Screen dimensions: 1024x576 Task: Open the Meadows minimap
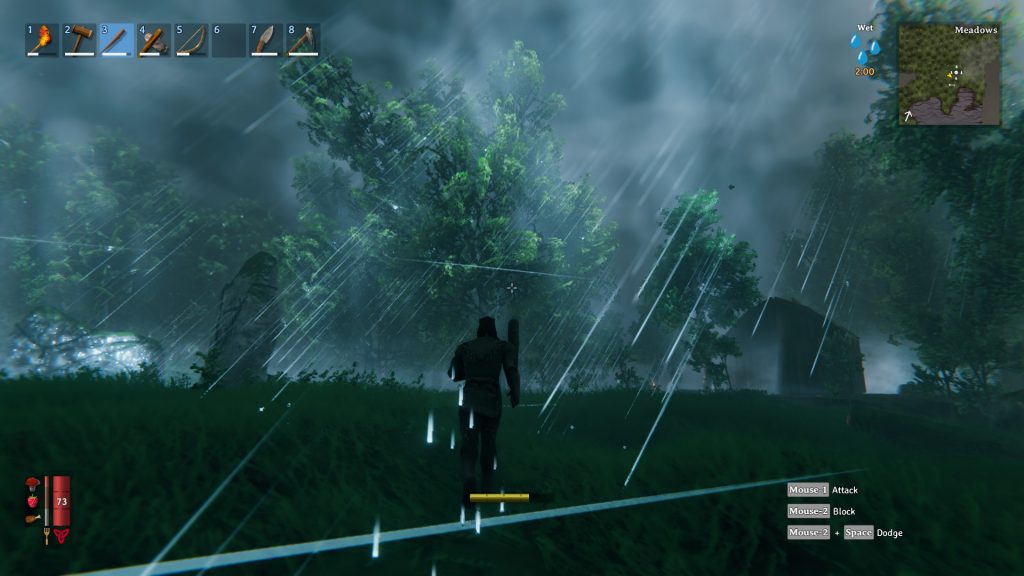tap(949, 75)
